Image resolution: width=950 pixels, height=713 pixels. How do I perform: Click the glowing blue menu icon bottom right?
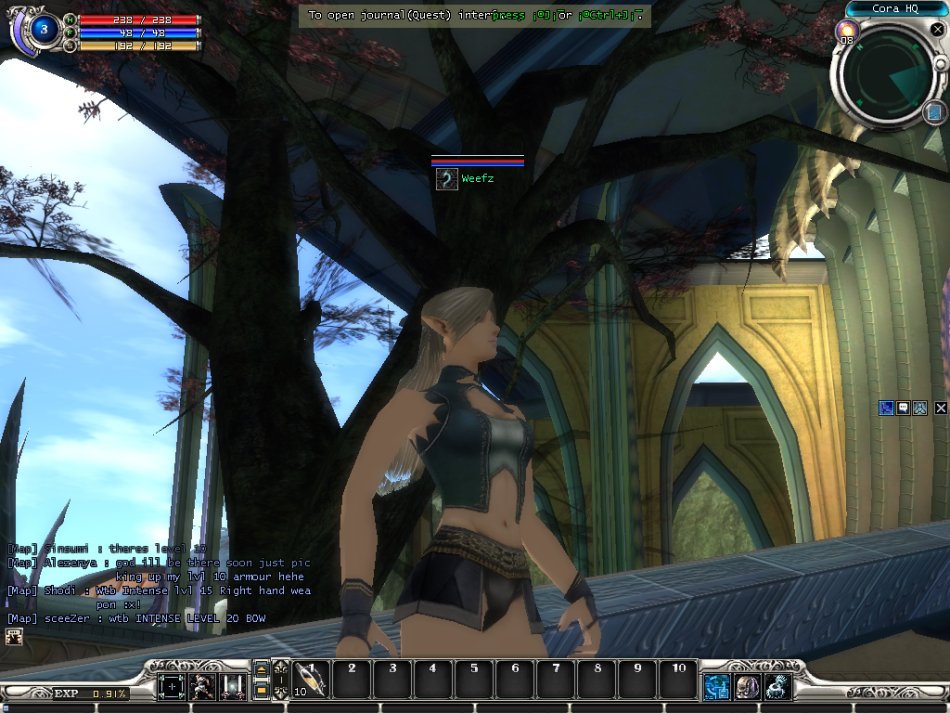[717, 687]
